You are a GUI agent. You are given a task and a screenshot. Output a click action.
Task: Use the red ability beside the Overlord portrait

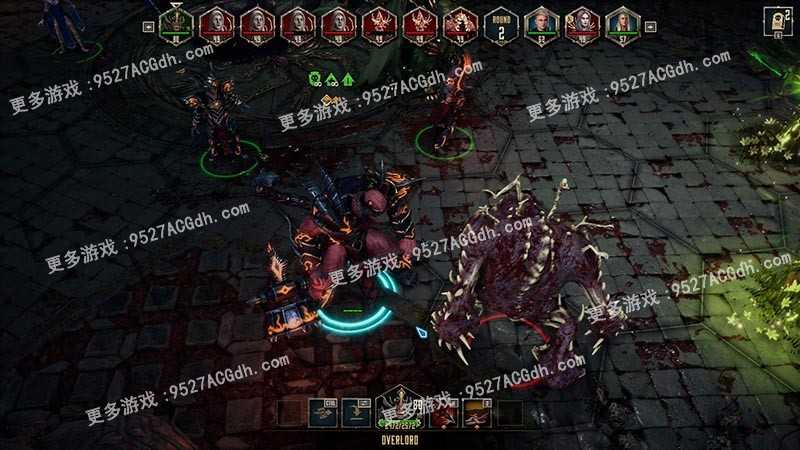(x=444, y=414)
